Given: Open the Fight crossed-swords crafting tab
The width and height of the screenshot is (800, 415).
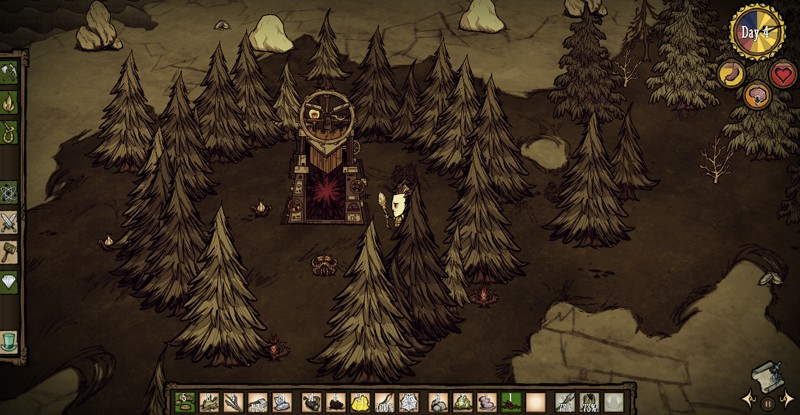Looking at the screenshot, I should coord(10,221).
